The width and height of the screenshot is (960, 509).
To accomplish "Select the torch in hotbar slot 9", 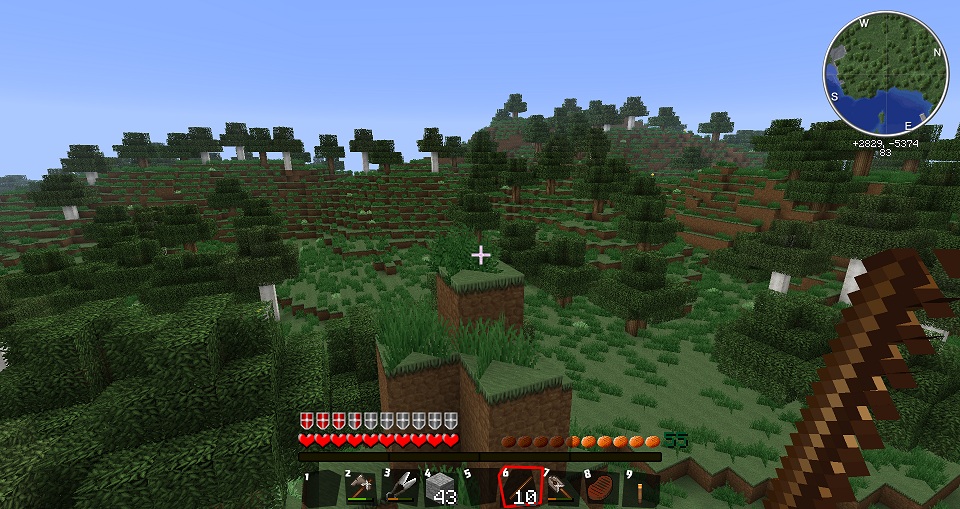I will coord(640,487).
